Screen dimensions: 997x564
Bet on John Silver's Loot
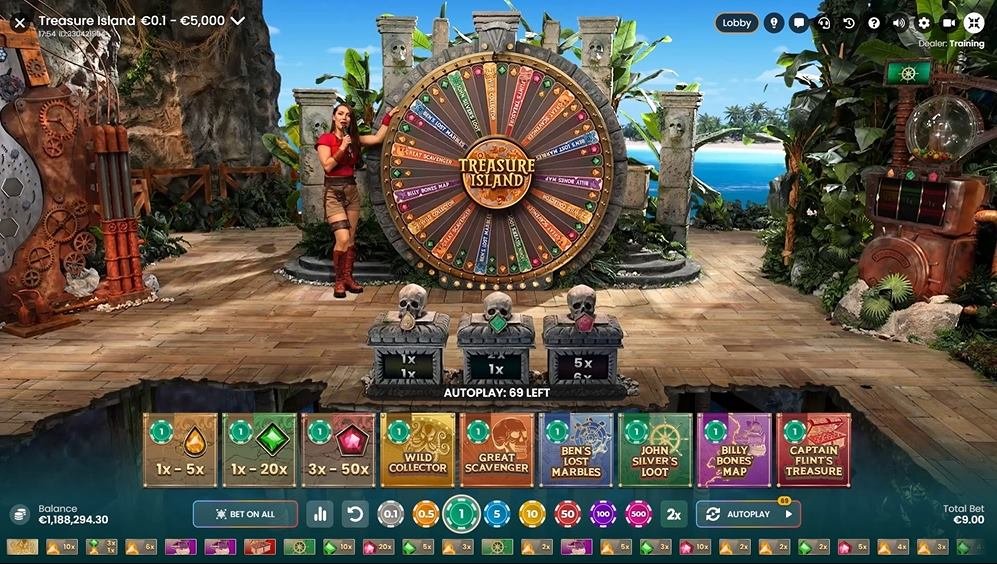click(655, 450)
